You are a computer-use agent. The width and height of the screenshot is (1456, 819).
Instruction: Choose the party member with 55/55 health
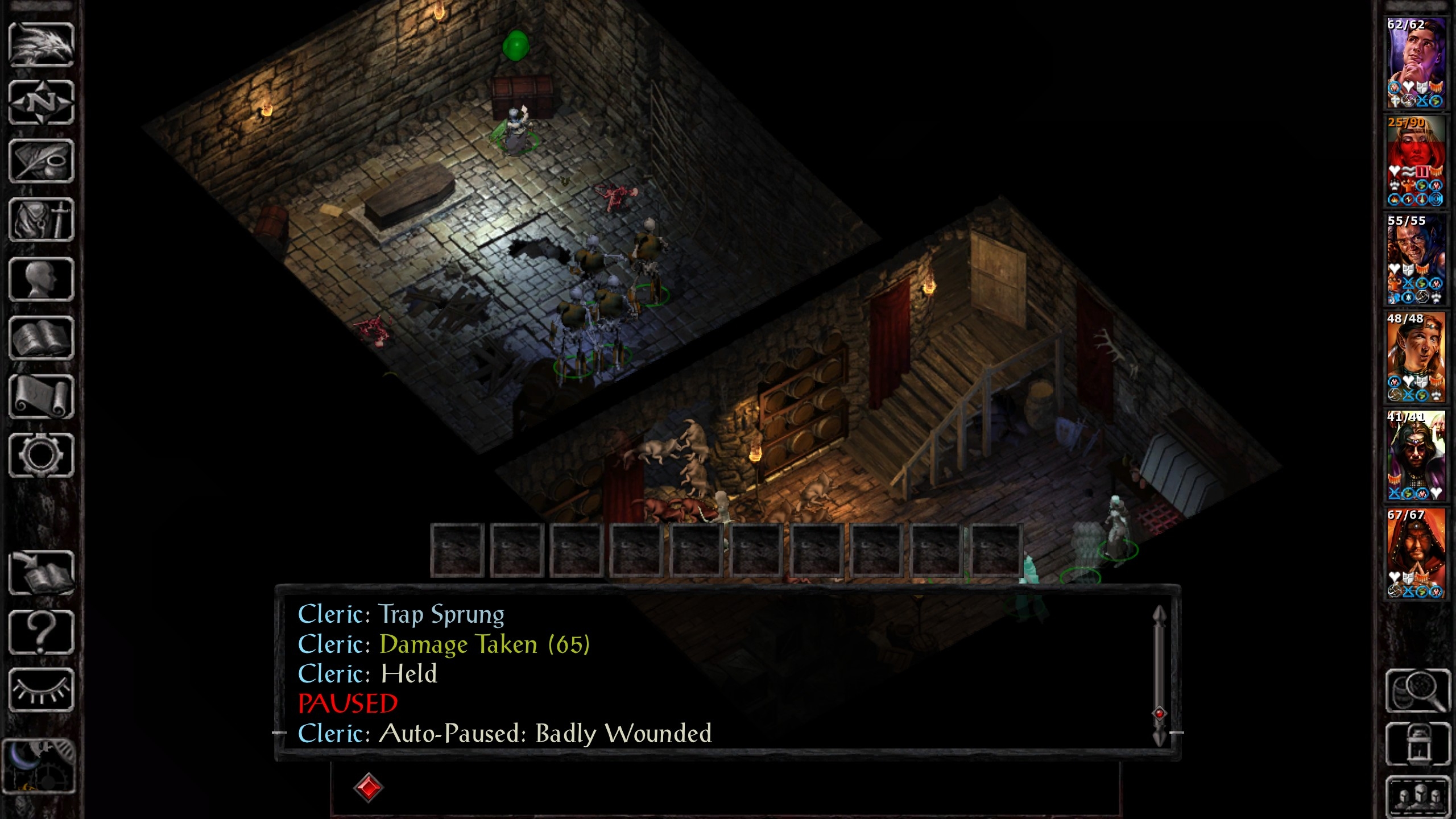click(1416, 259)
